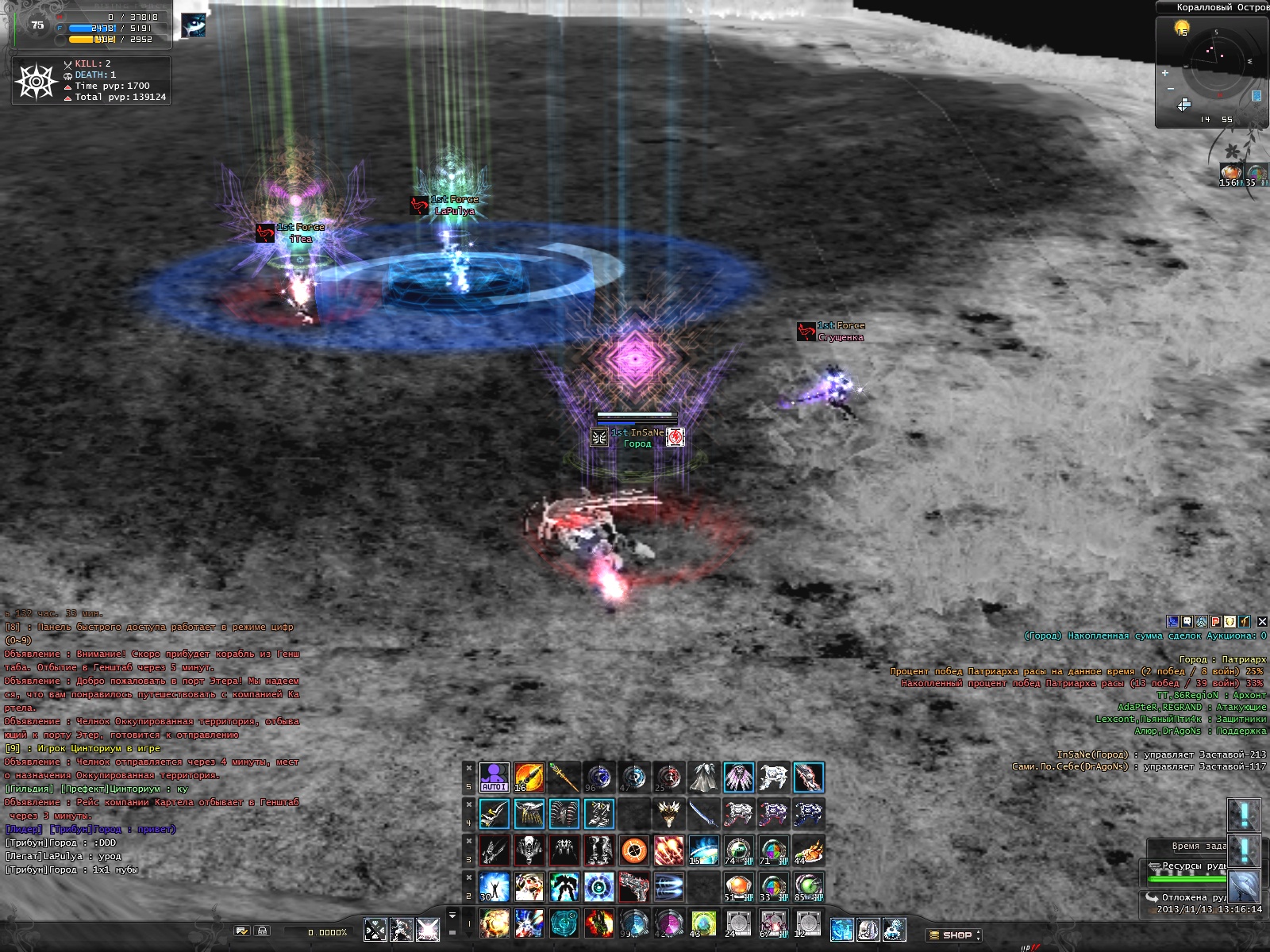Screen dimensions: 1270x952
Task: Click the purple AUTO I hotbar slot
Action: [x=494, y=777]
